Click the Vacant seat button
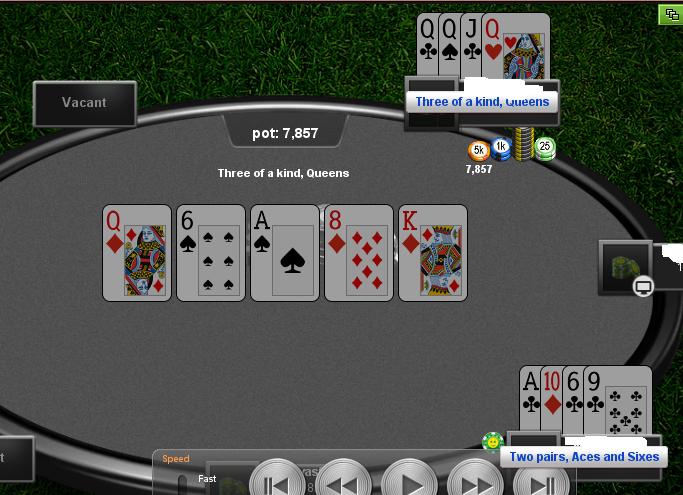The height and width of the screenshot is (495, 683). (x=84, y=103)
